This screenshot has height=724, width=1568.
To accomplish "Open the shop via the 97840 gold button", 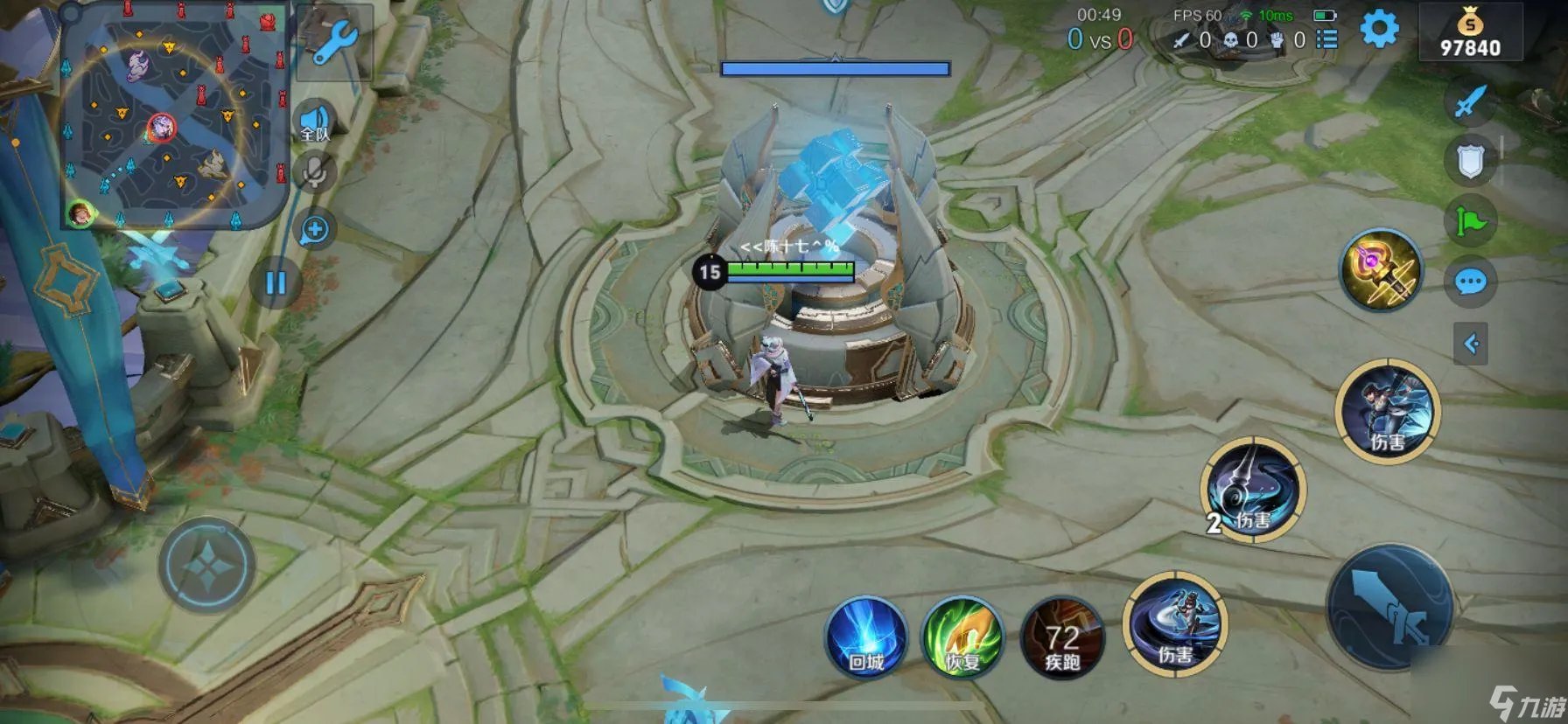I will point(1470,33).
